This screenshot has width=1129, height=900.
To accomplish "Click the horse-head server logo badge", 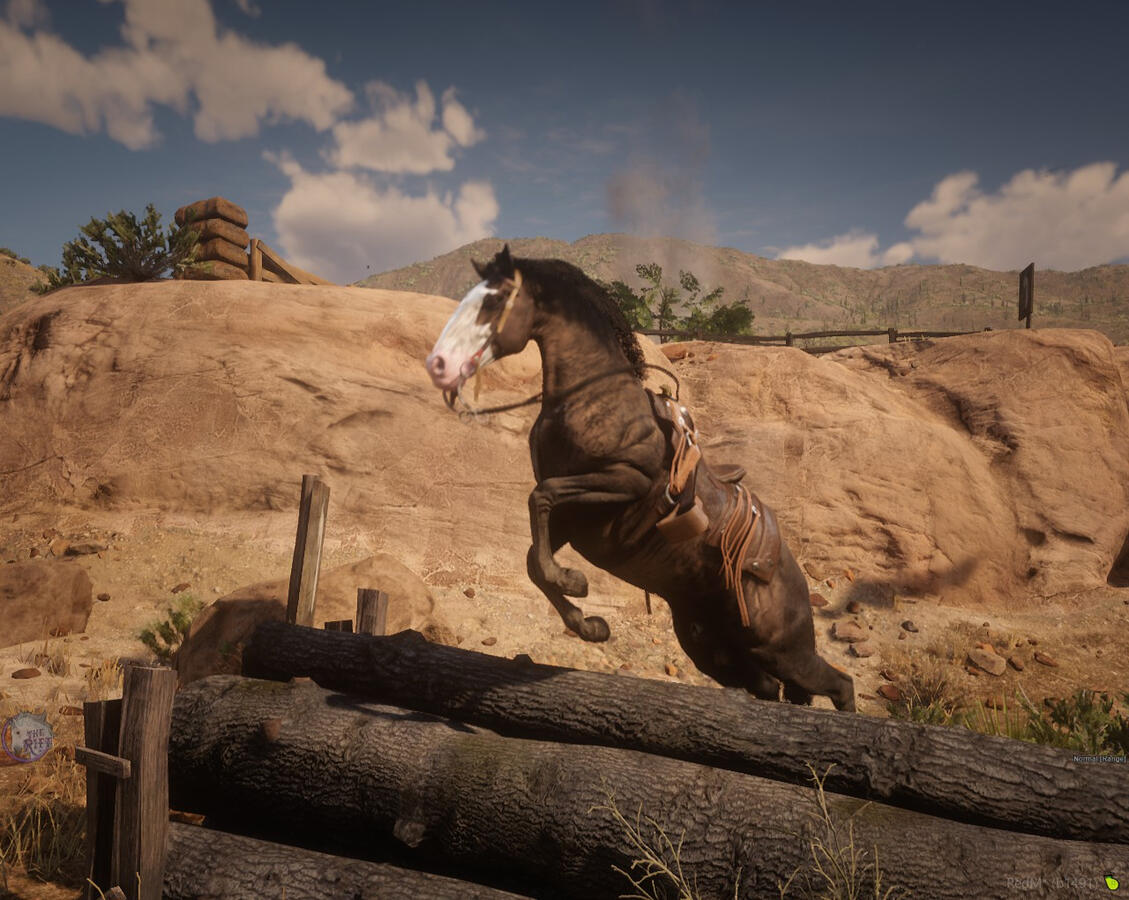I will click(26, 738).
